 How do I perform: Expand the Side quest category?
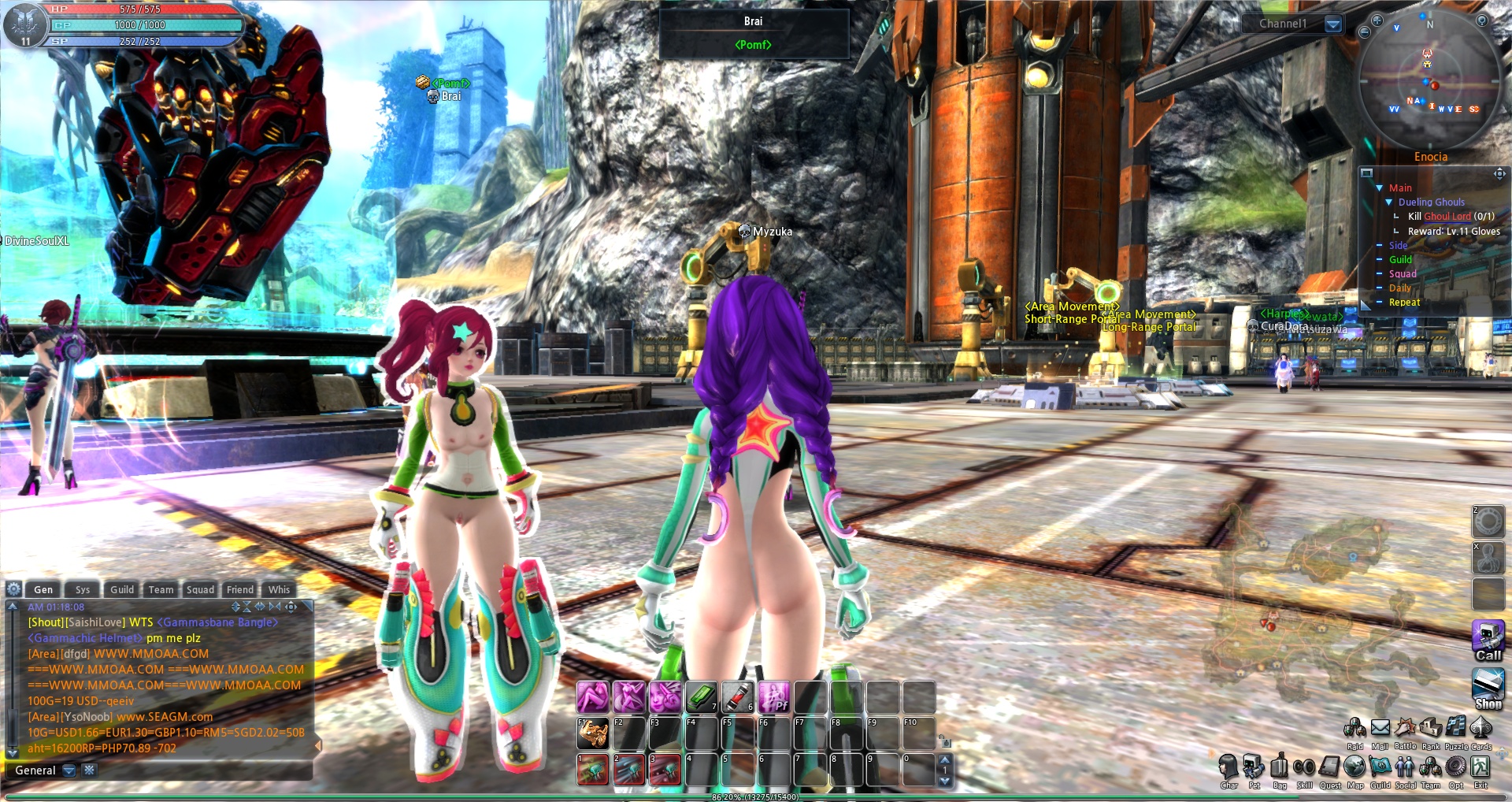pos(1398,246)
